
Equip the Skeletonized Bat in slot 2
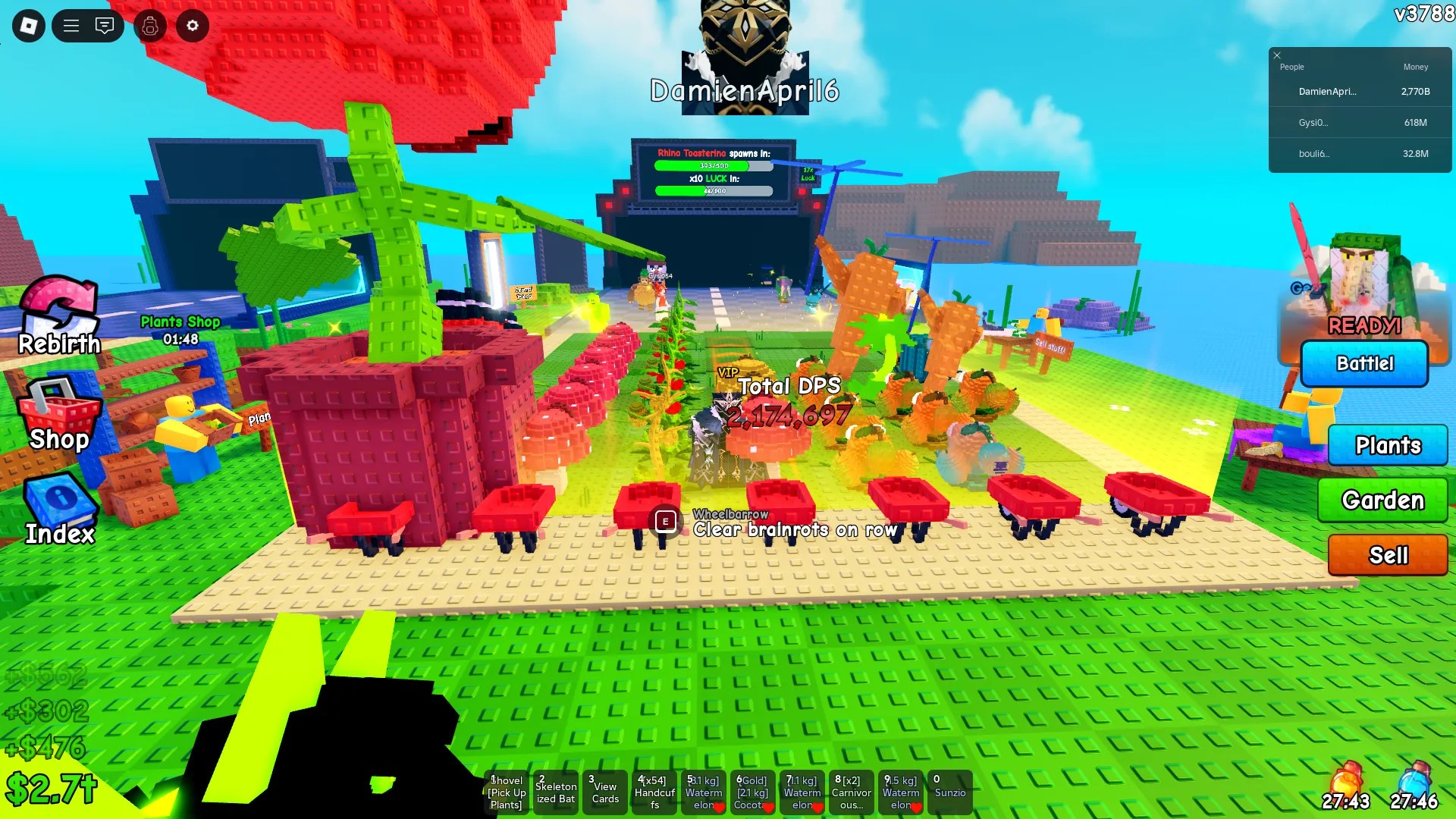pos(556,792)
